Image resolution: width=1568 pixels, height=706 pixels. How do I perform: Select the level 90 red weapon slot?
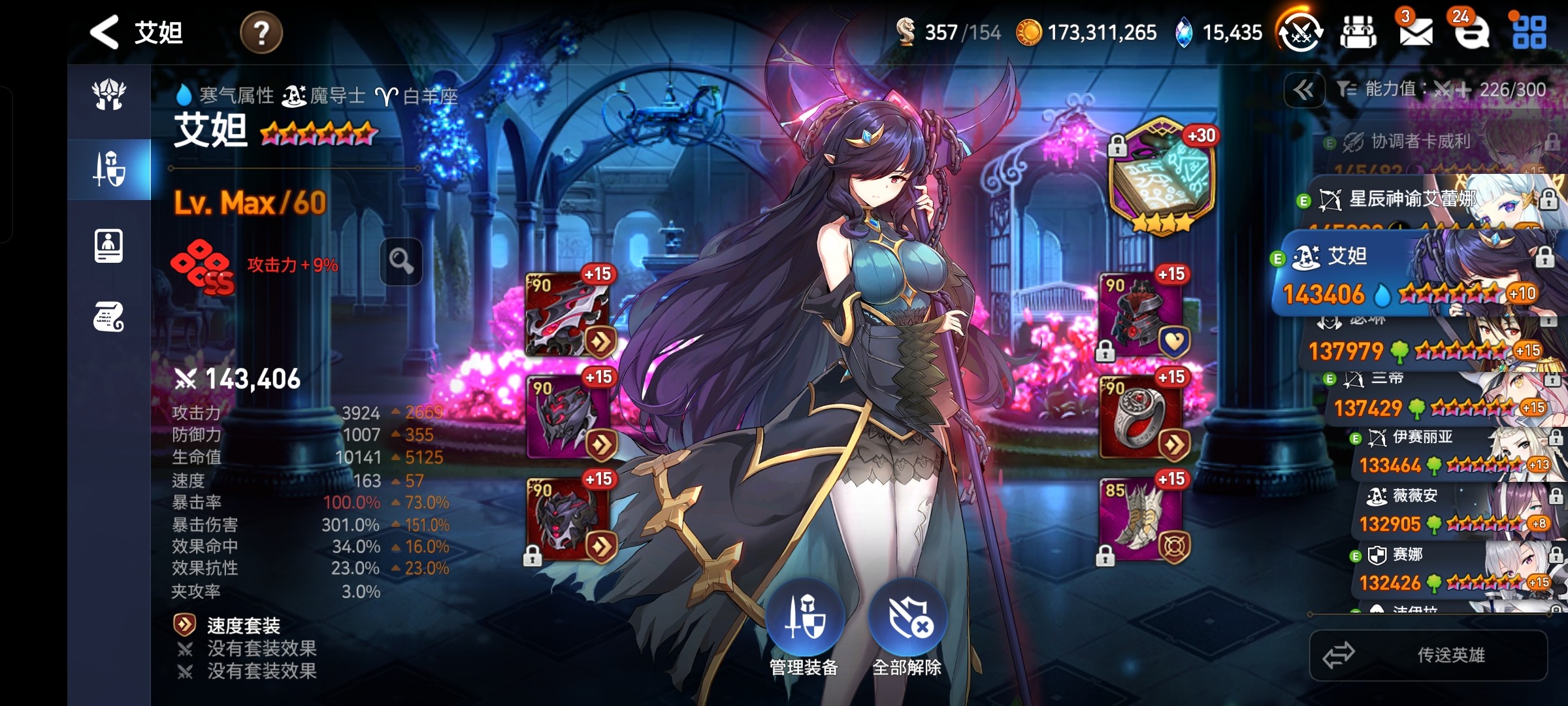(567, 315)
